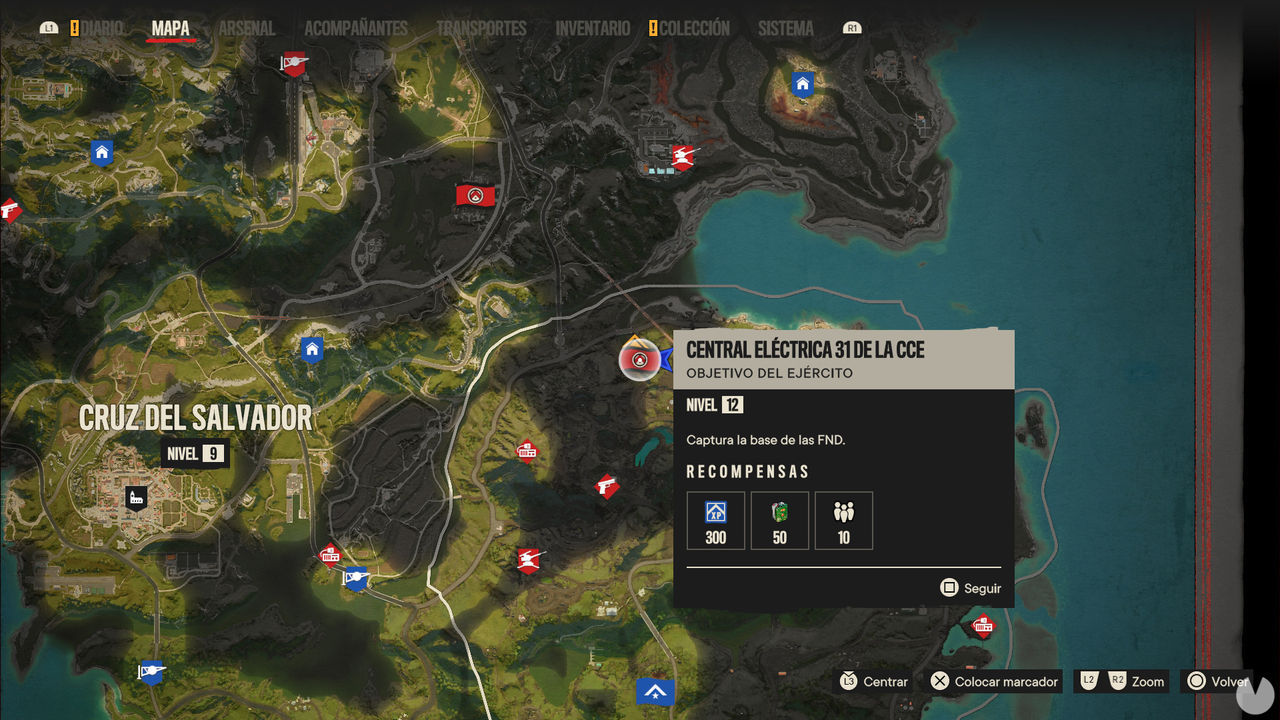Toggle Centrar to recenter the map view
The height and width of the screenshot is (720, 1280).
[x=872, y=681]
